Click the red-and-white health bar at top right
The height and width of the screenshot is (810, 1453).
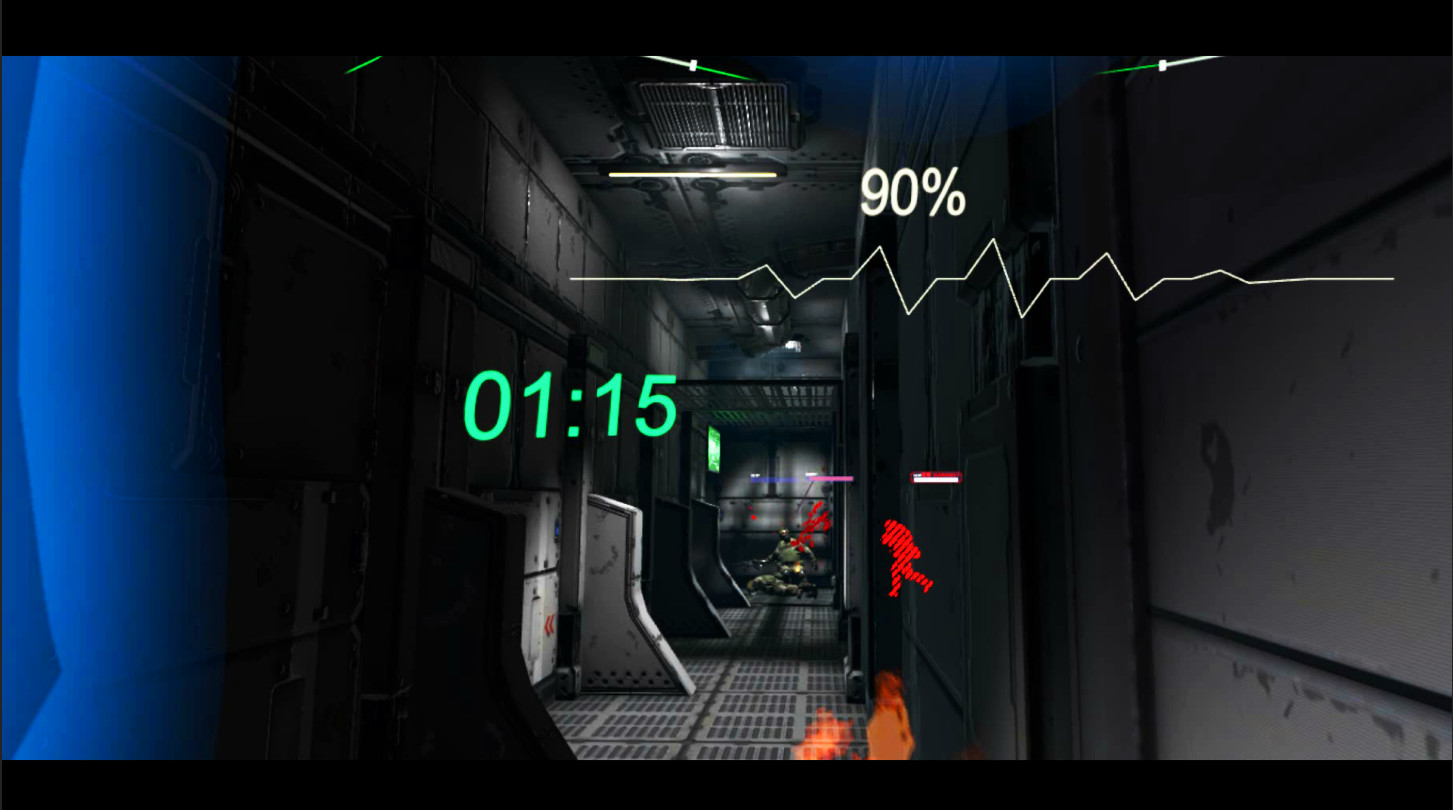tap(936, 477)
